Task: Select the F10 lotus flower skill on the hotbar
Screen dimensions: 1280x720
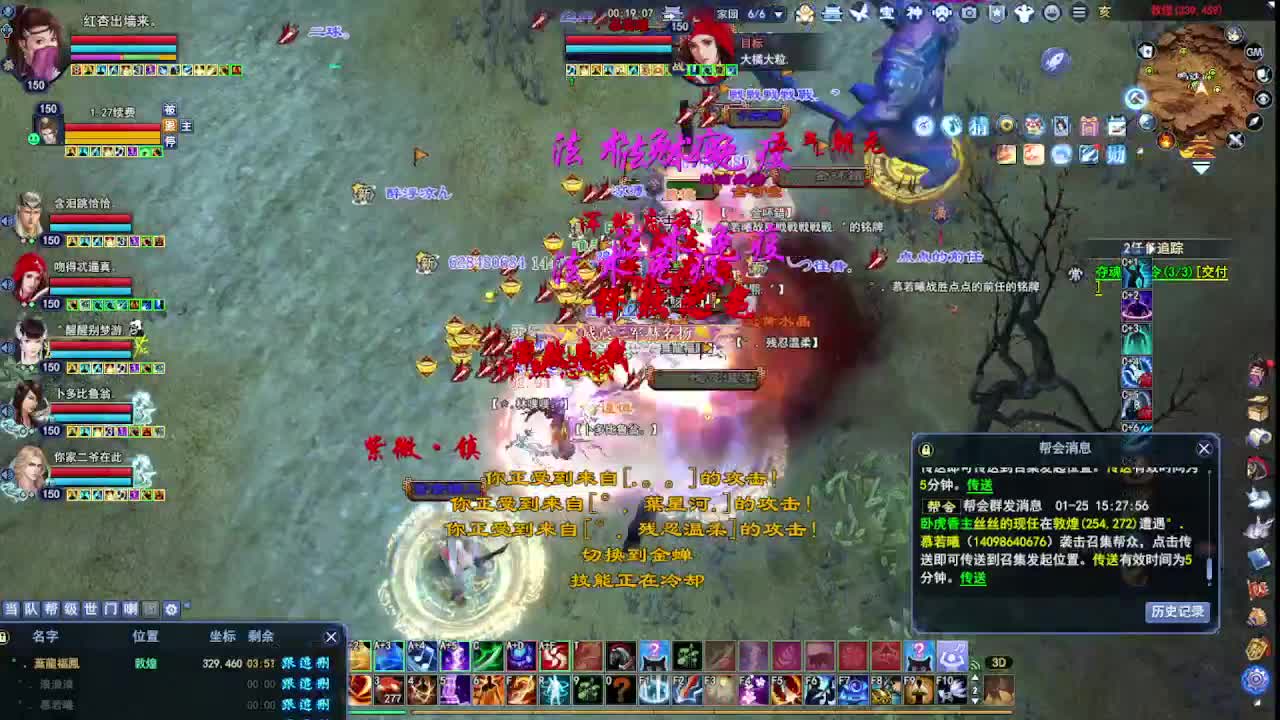Action: click(x=953, y=690)
